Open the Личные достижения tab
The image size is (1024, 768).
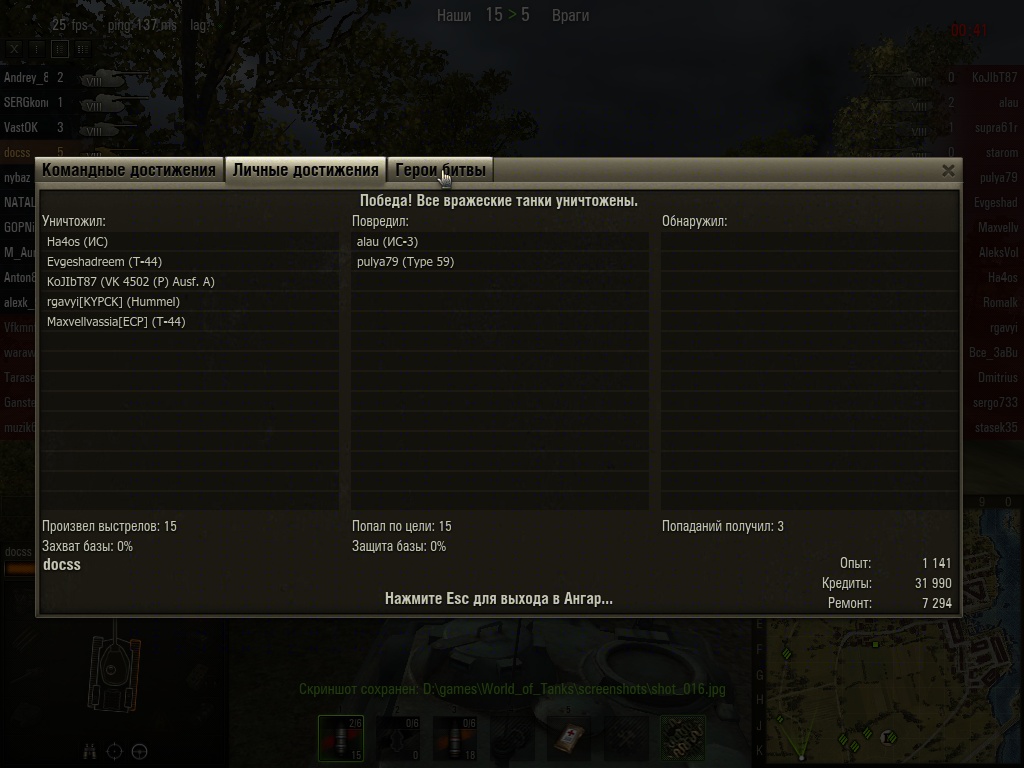(x=305, y=170)
